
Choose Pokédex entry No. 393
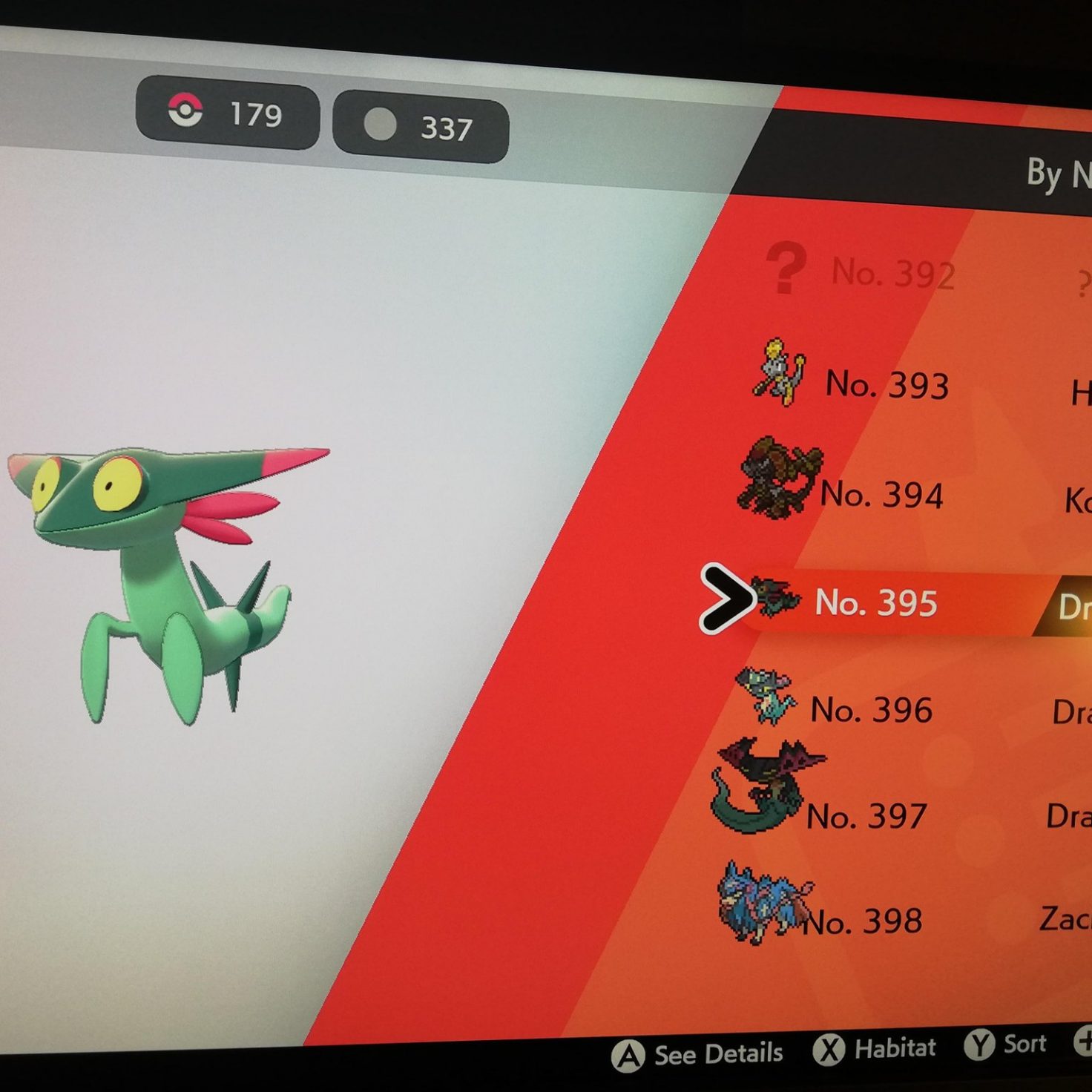pyautogui.click(x=887, y=384)
